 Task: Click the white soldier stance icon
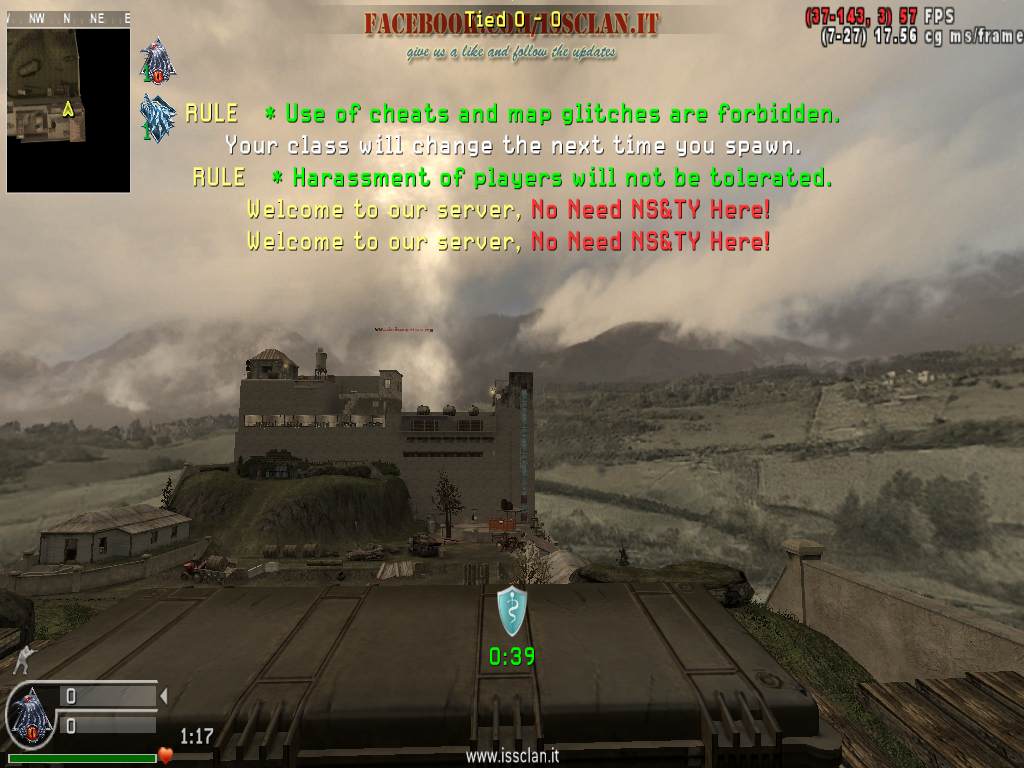click(x=22, y=657)
